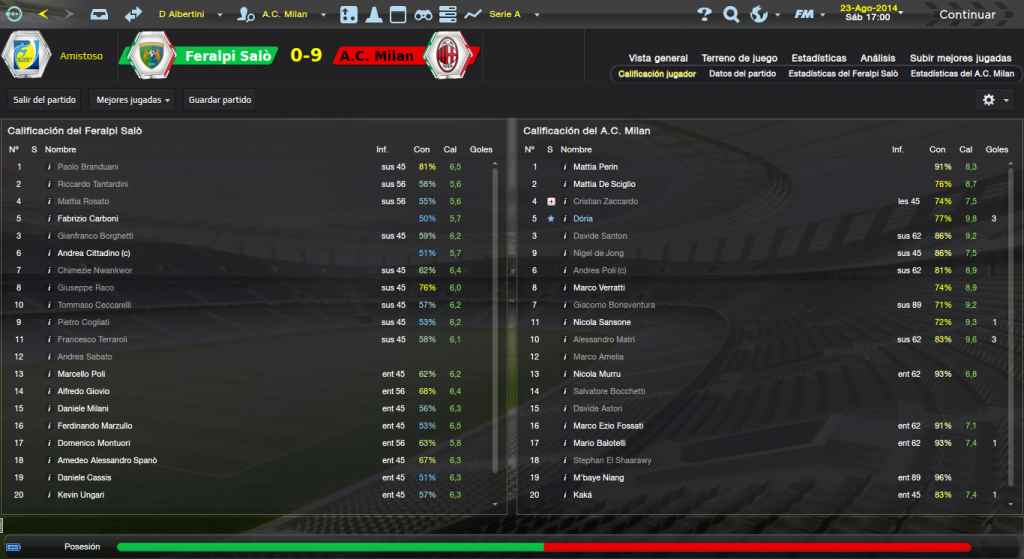The height and width of the screenshot is (559, 1024).
Task: Show the Estadísticas tab
Action: click(818, 58)
